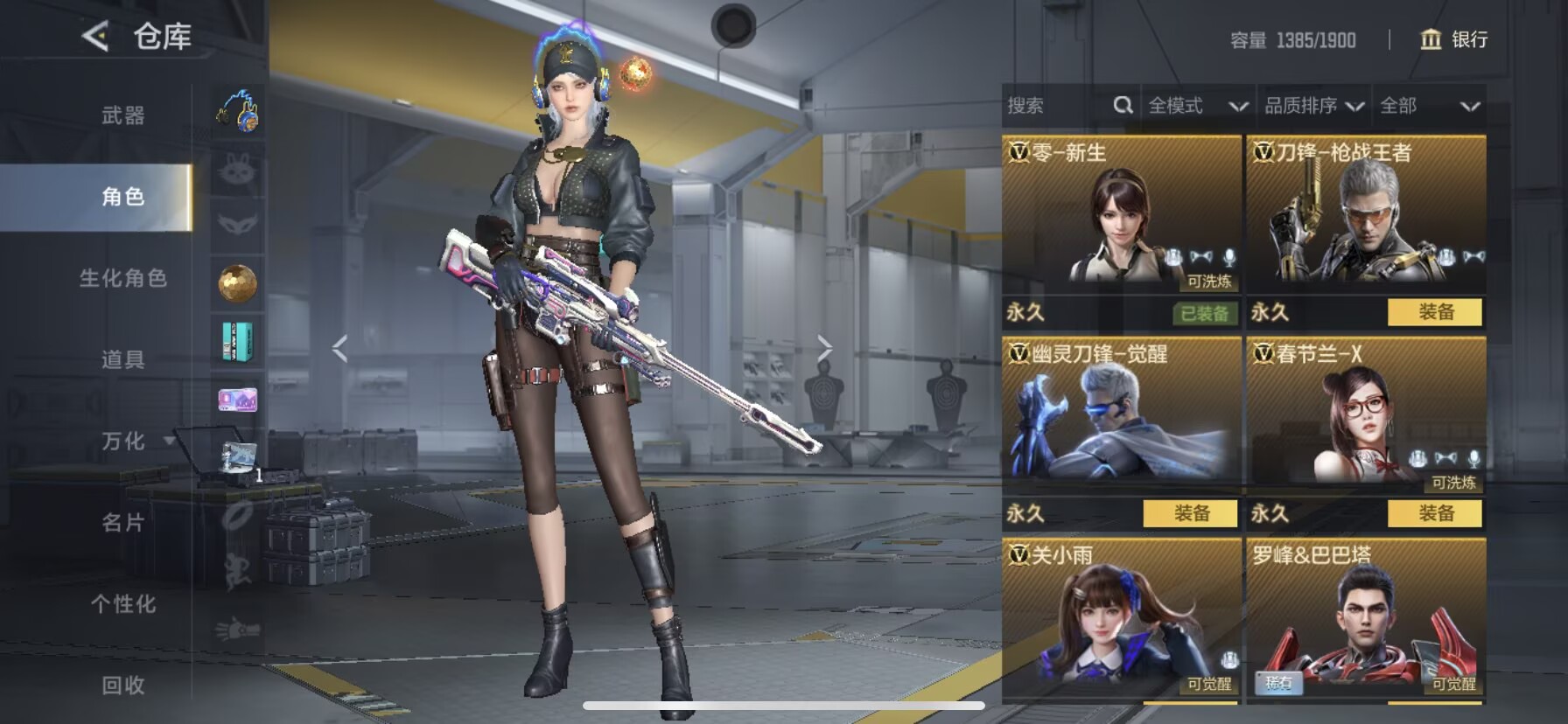
Task: Switch to the 个性化 tab
Action: (122, 604)
